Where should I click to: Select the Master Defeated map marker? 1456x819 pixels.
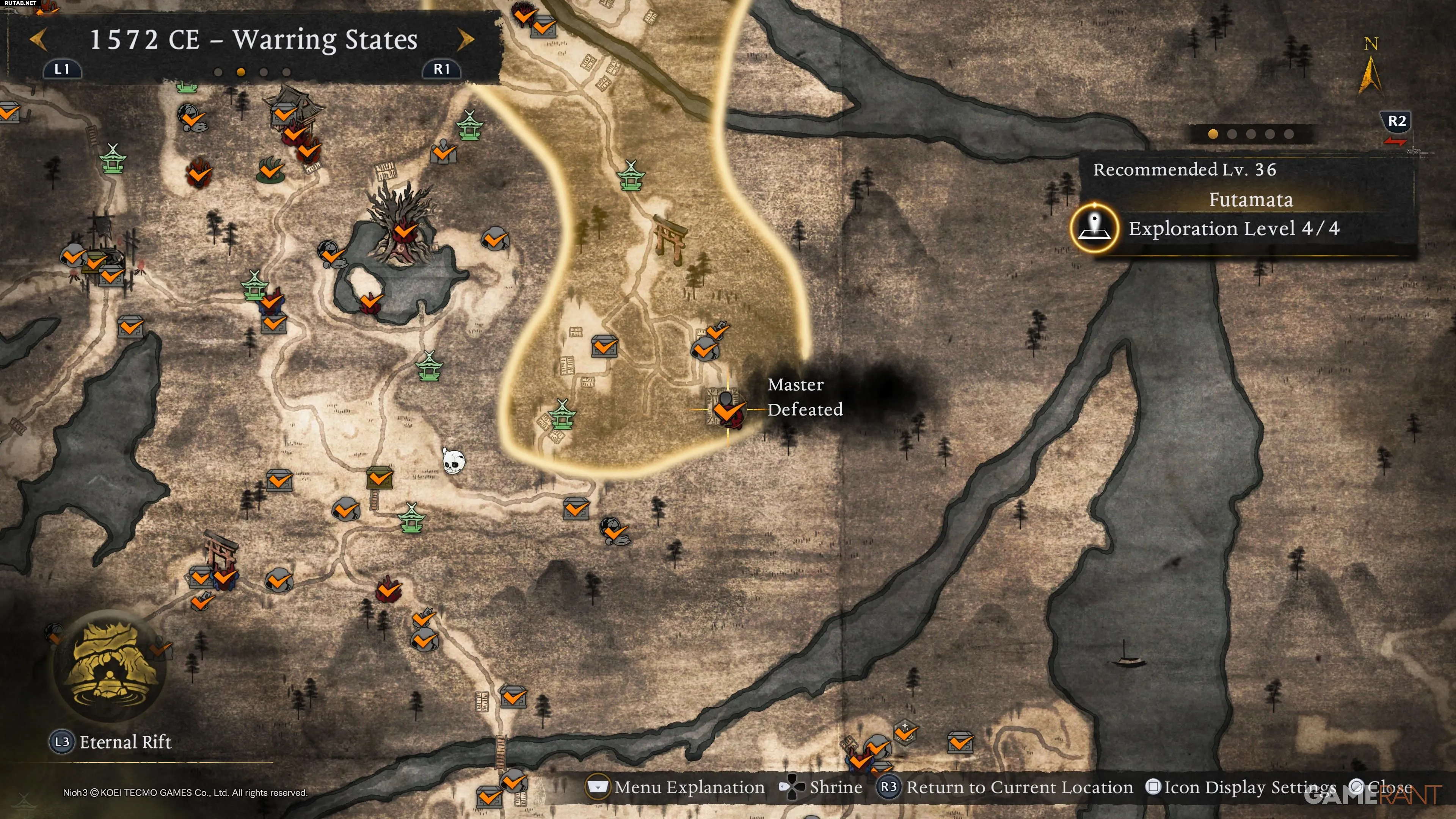(x=726, y=409)
